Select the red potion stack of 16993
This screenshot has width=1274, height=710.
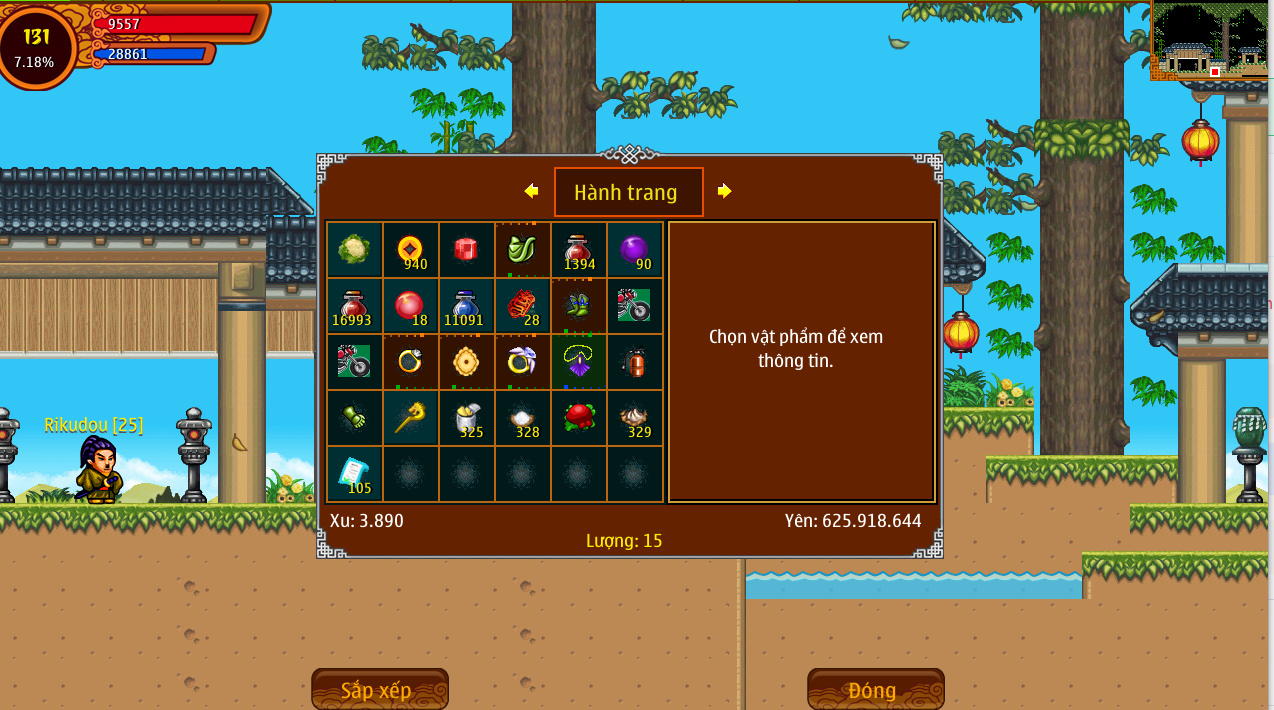pyautogui.click(x=354, y=306)
